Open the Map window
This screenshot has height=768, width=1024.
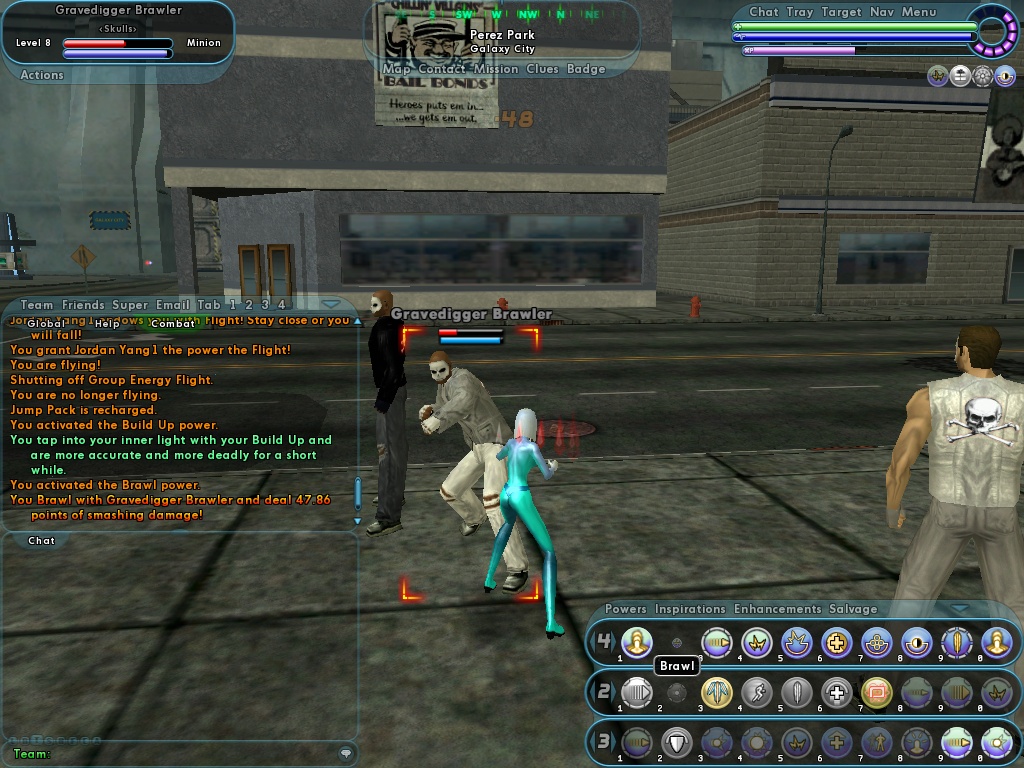[x=397, y=69]
